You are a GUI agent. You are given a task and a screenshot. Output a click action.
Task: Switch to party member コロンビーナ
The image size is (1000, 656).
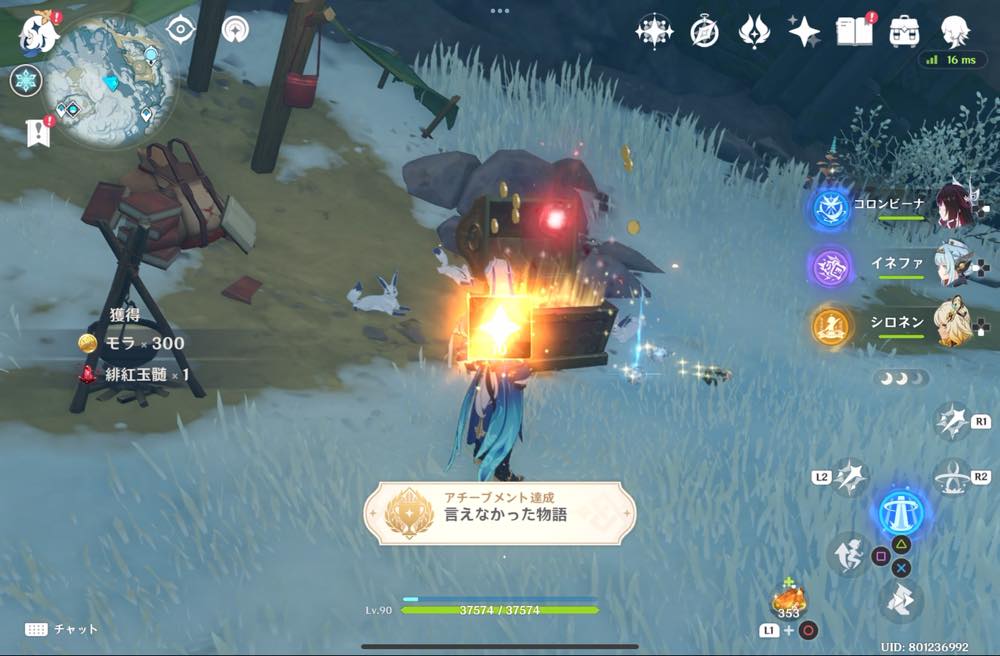tap(955, 206)
